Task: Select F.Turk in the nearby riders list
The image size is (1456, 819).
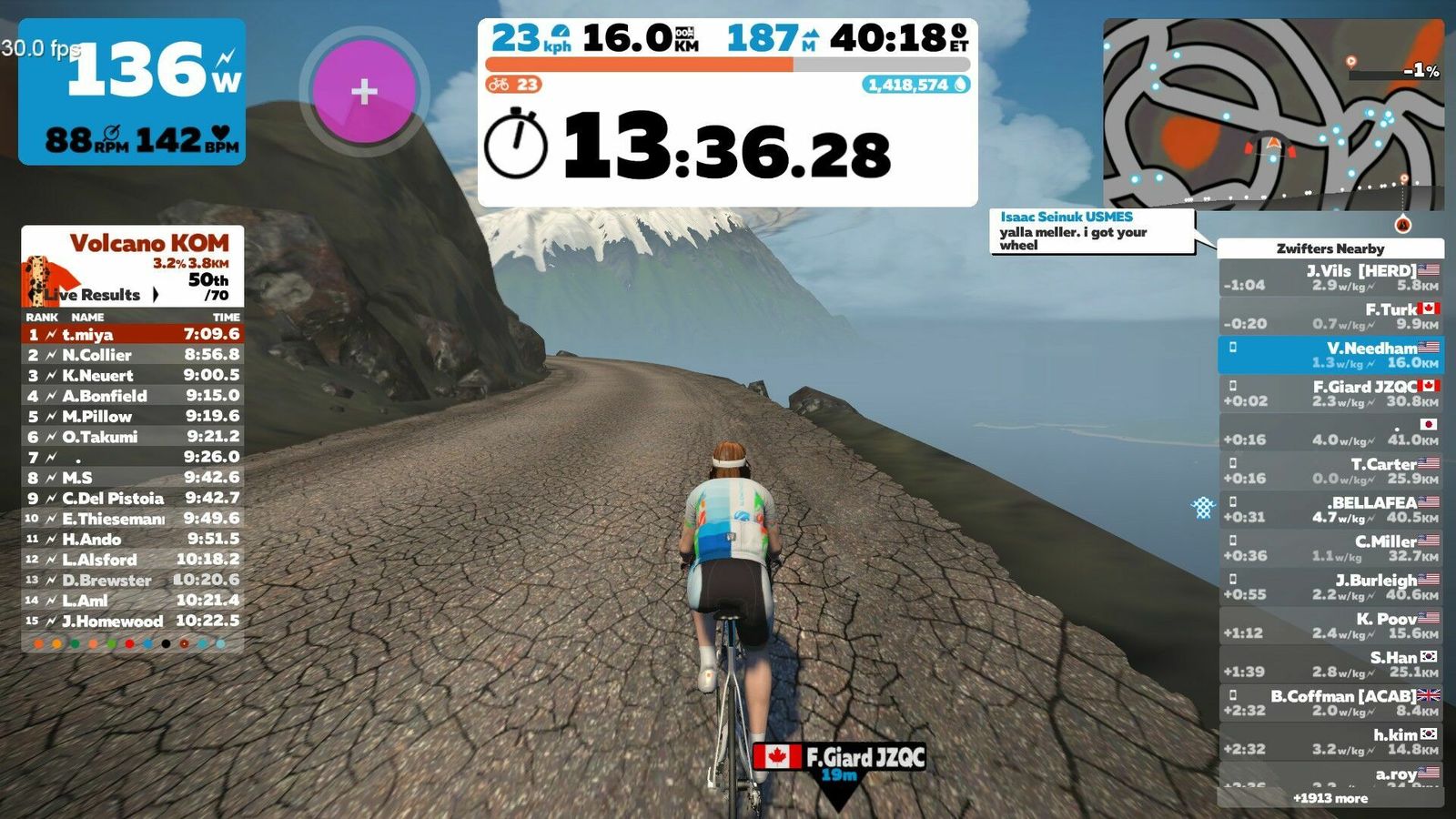Action: click(1330, 316)
